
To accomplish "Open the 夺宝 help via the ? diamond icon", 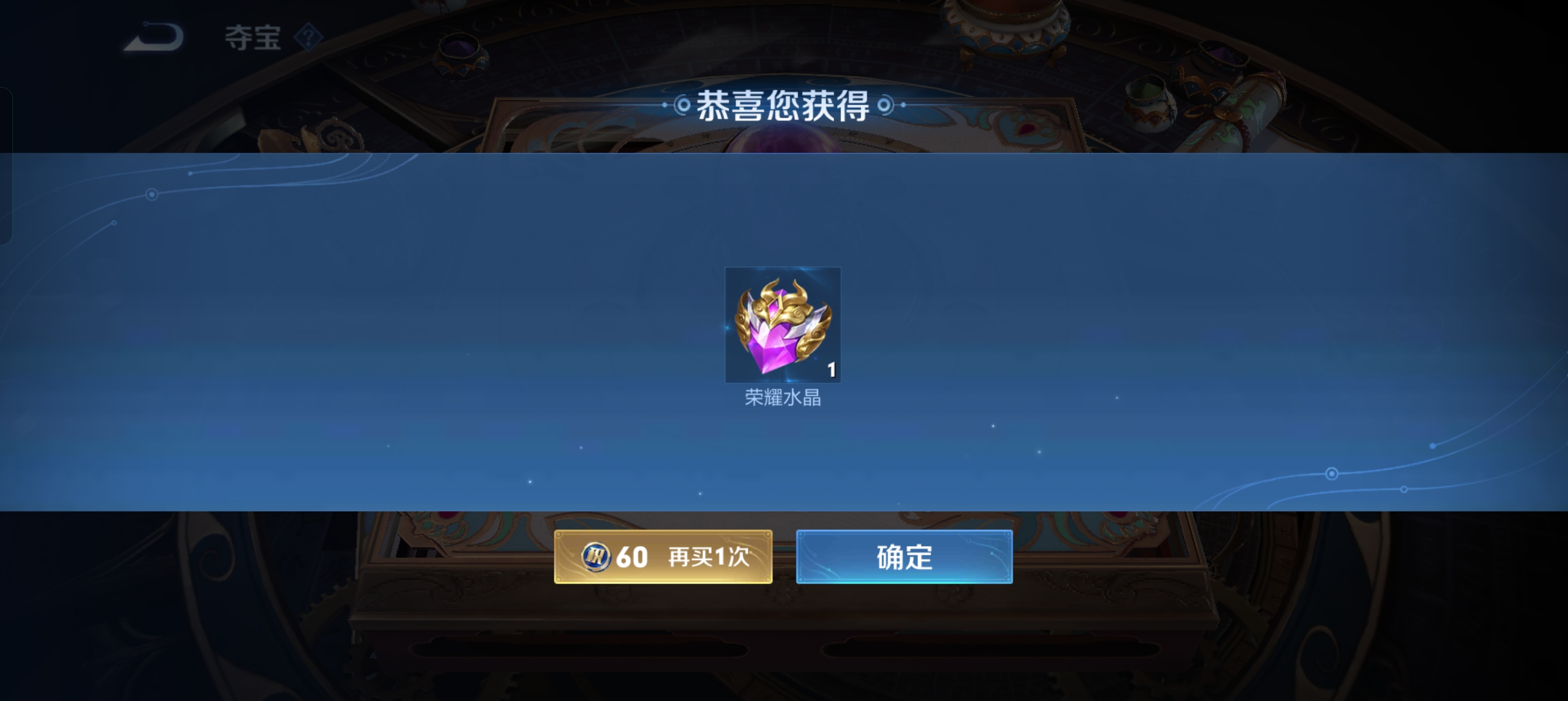I will pyautogui.click(x=308, y=38).
